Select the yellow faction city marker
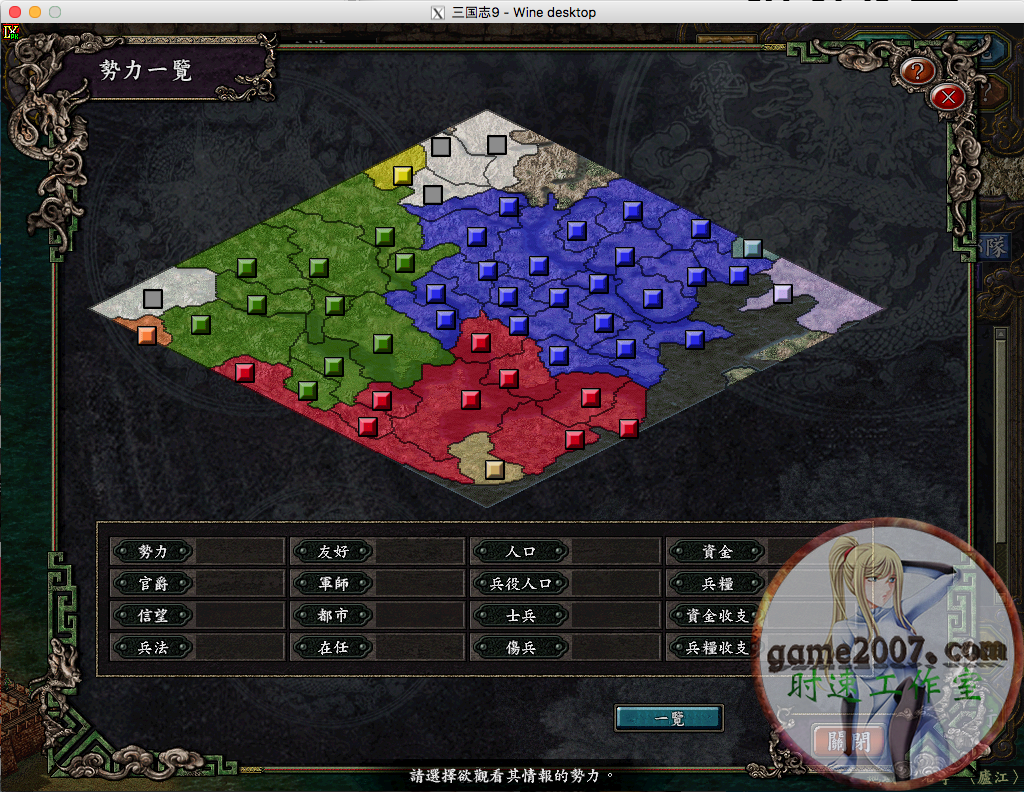 tap(402, 175)
